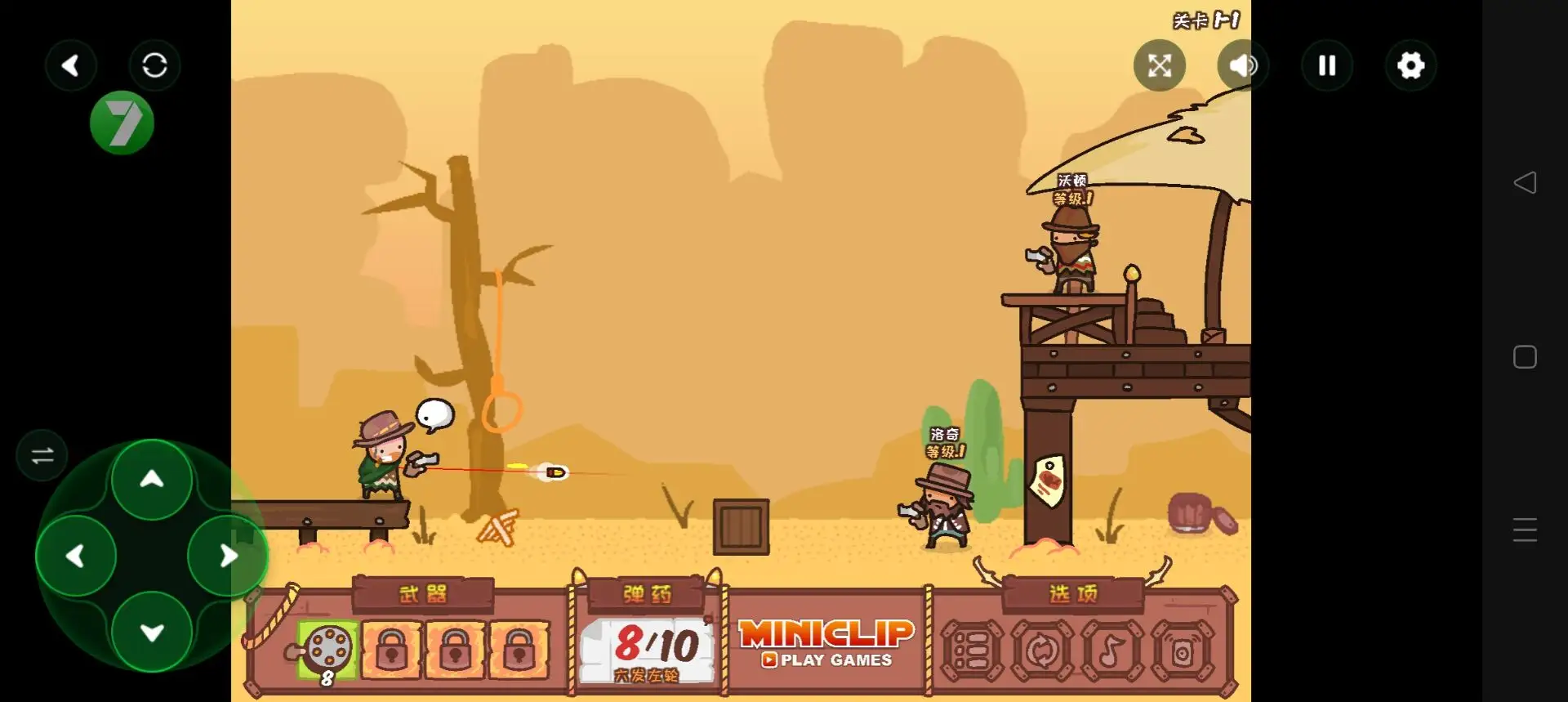Pause the game with the pause button
1568x702 pixels.
pyautogui.click(x=1327, y=65)
